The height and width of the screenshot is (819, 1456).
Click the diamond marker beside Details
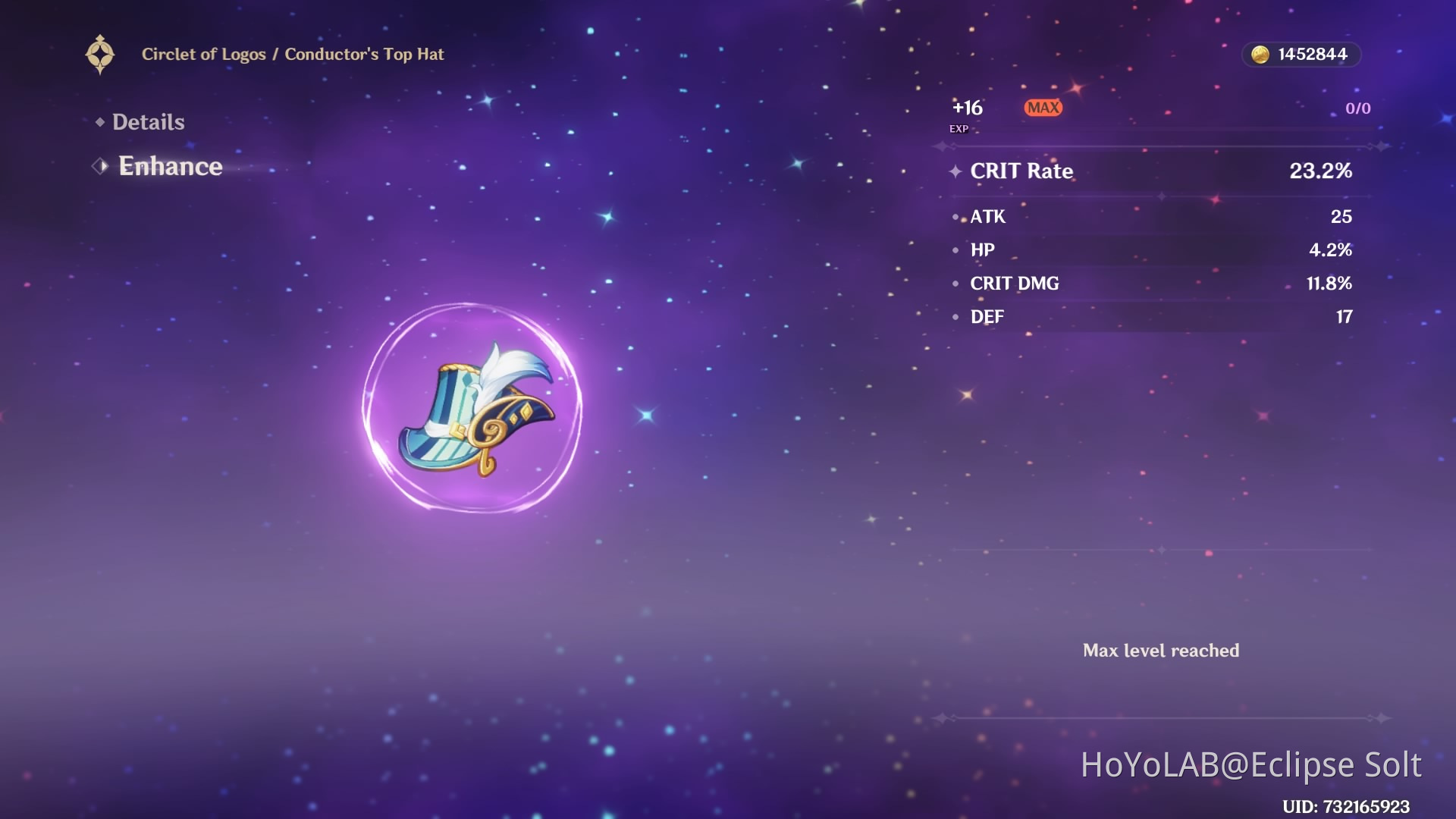pos(101,121)
